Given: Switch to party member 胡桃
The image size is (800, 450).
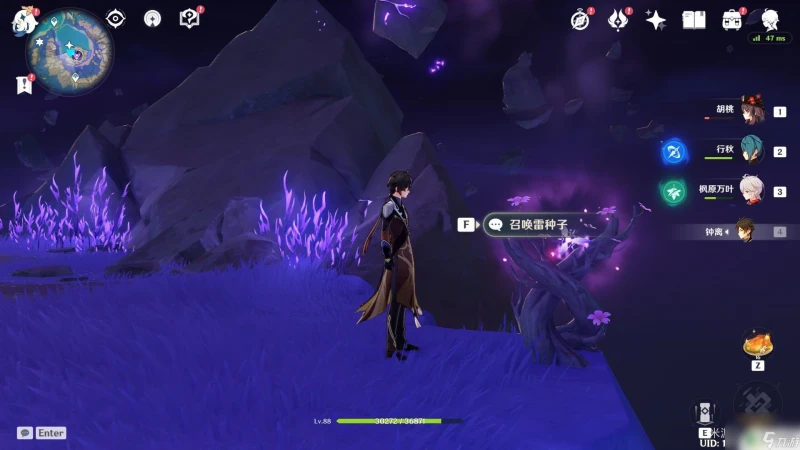Looking at the screenshot, I should (x=751, y=112).
